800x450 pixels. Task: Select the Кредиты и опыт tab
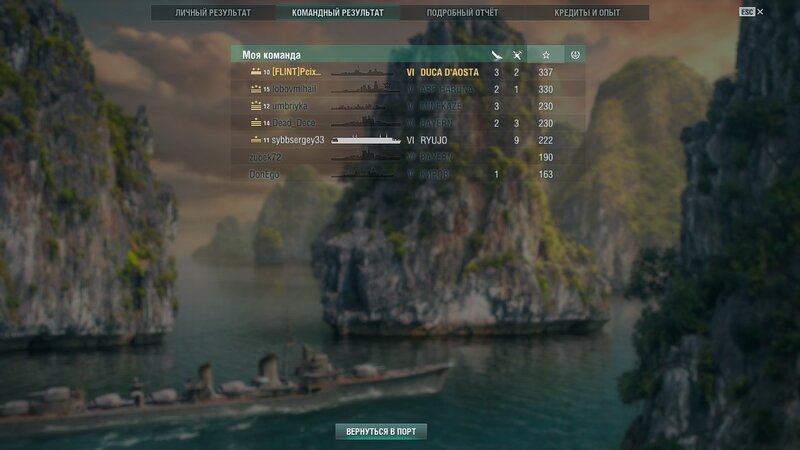587,13
